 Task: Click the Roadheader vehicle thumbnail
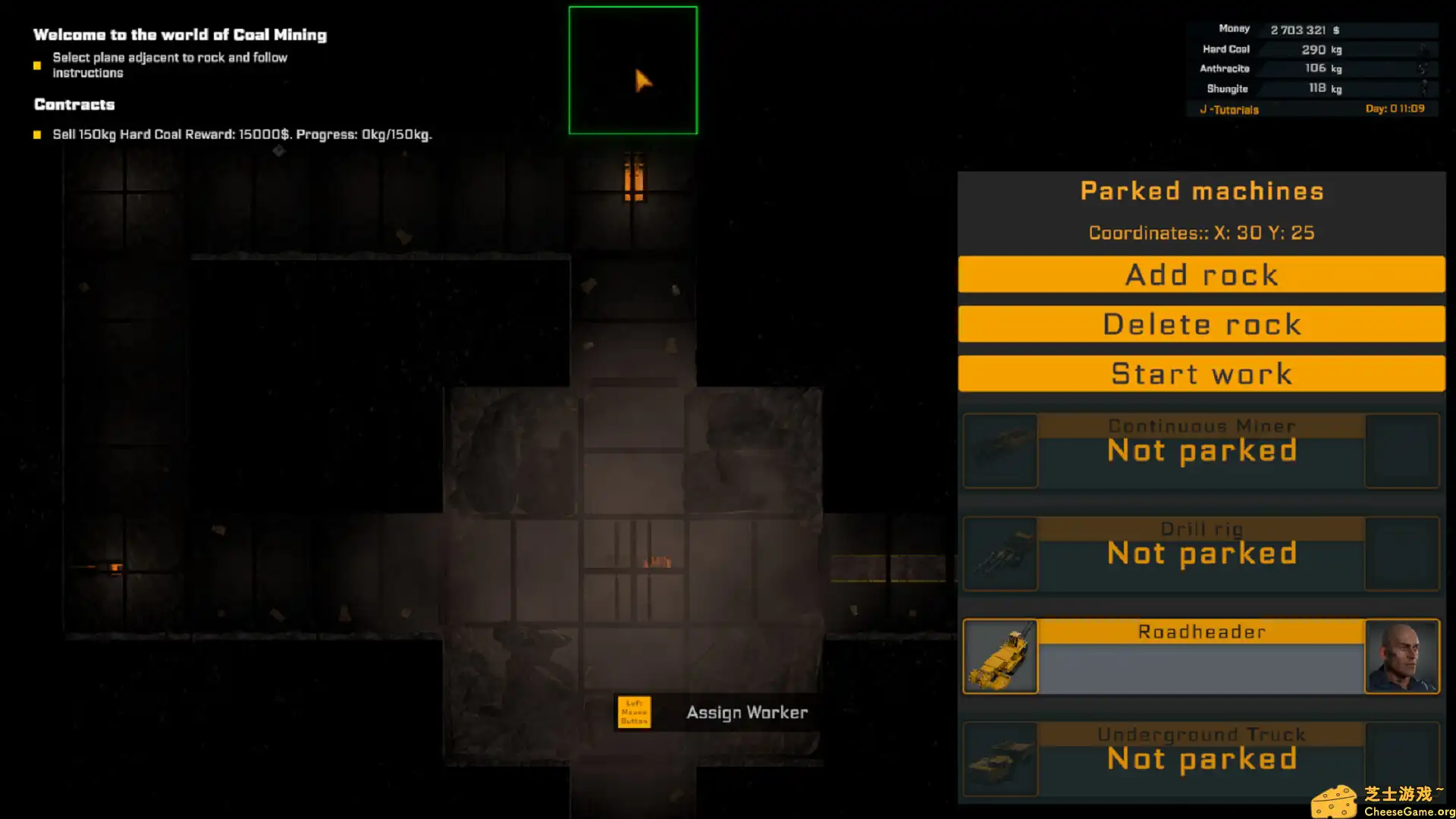click(x=999, y=657)
